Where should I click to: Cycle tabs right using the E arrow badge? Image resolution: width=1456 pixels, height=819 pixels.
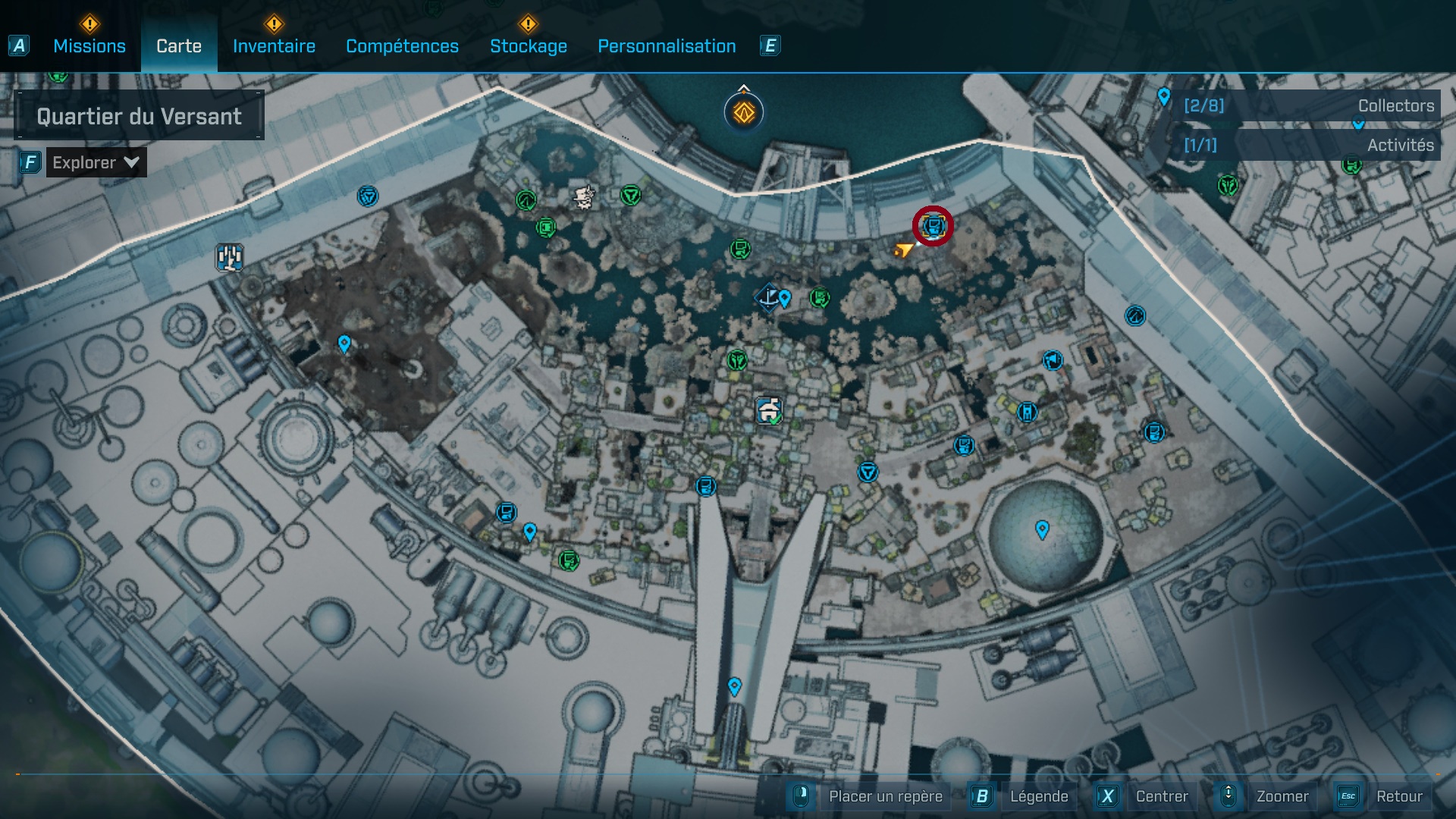(x=770, y=45)
